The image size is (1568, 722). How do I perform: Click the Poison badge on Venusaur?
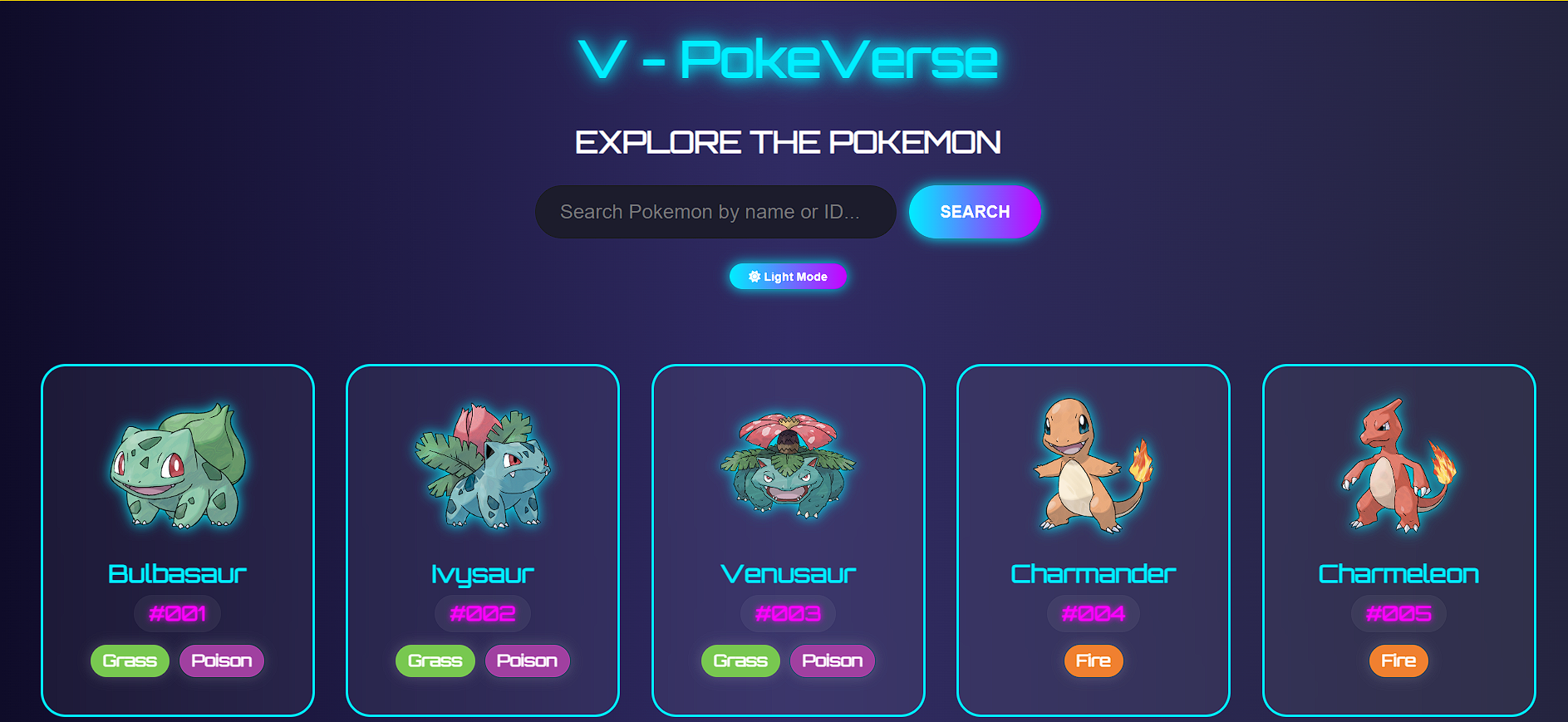832,661
